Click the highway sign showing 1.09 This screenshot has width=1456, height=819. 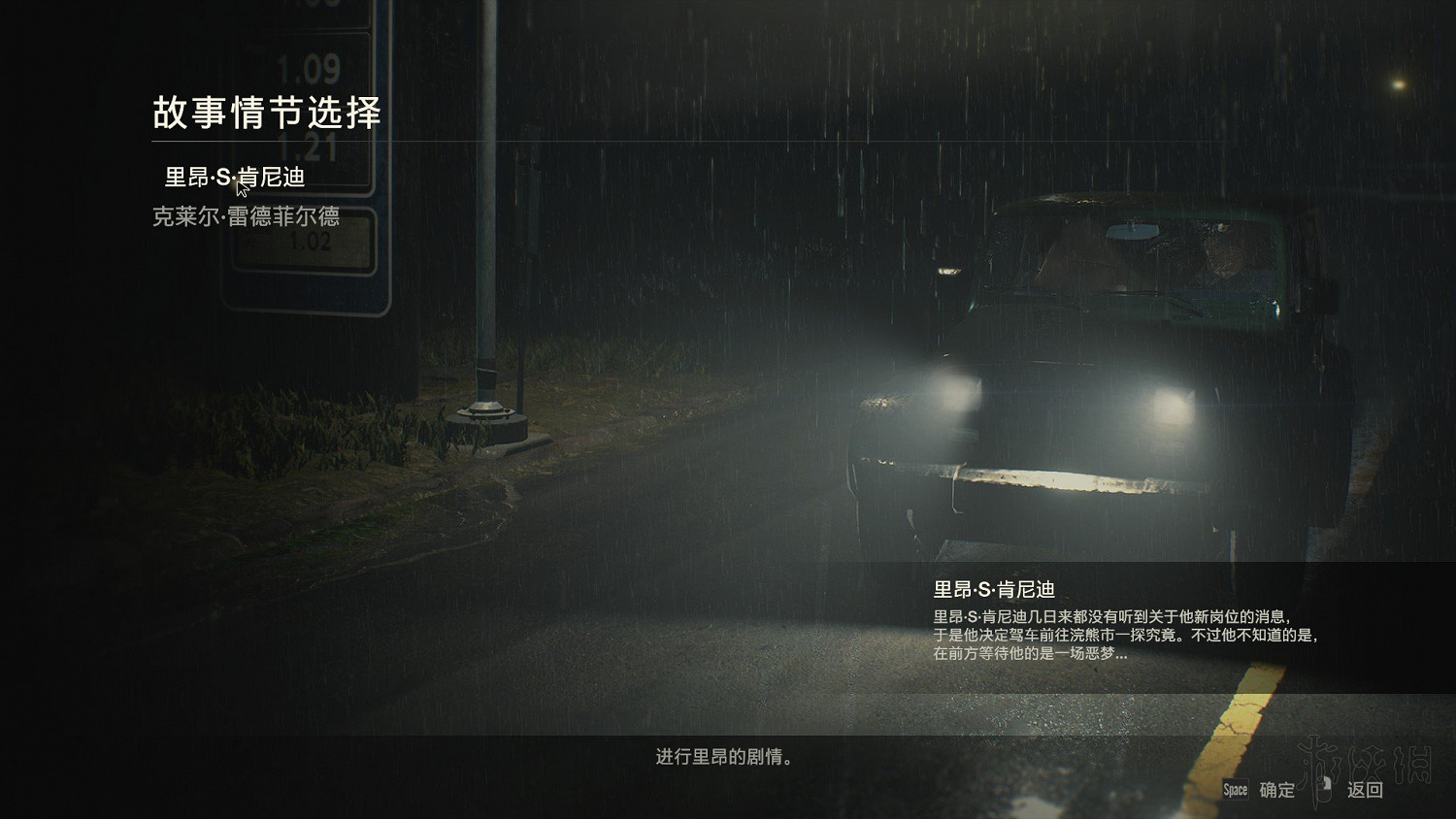pyautogui.click(x=311, y=68)
